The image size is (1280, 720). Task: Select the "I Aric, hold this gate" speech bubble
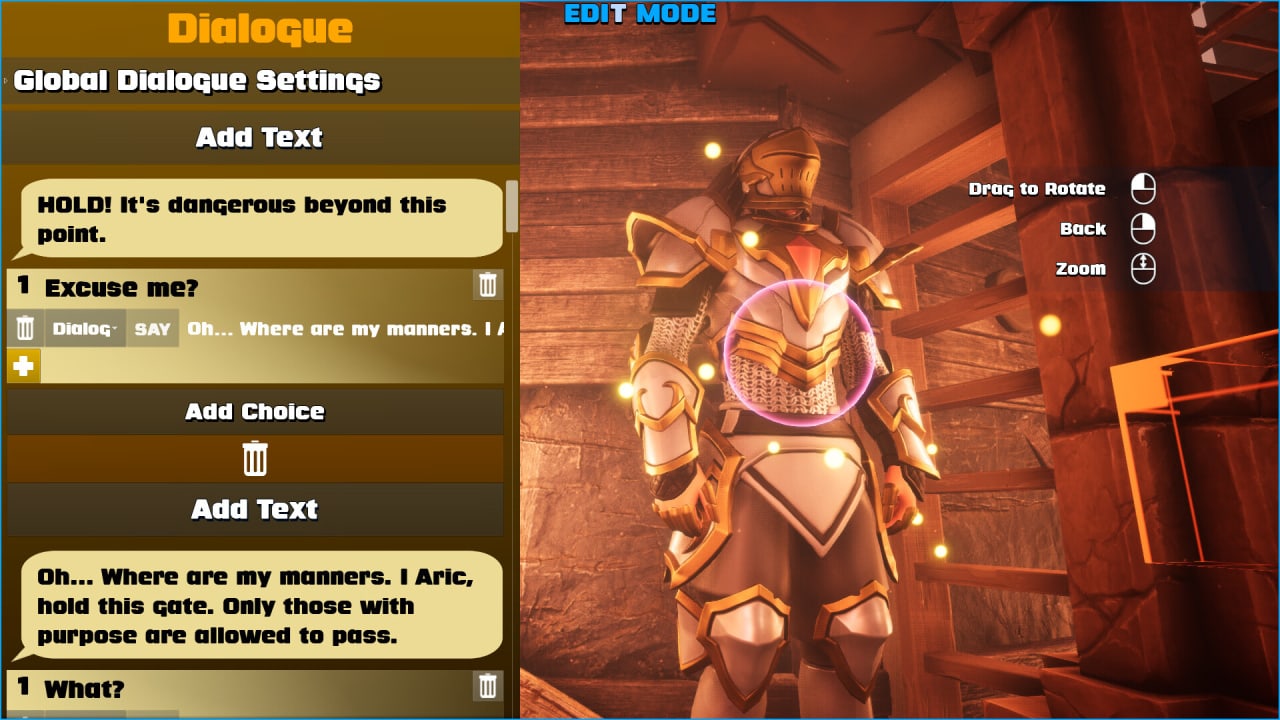(262, 606)
